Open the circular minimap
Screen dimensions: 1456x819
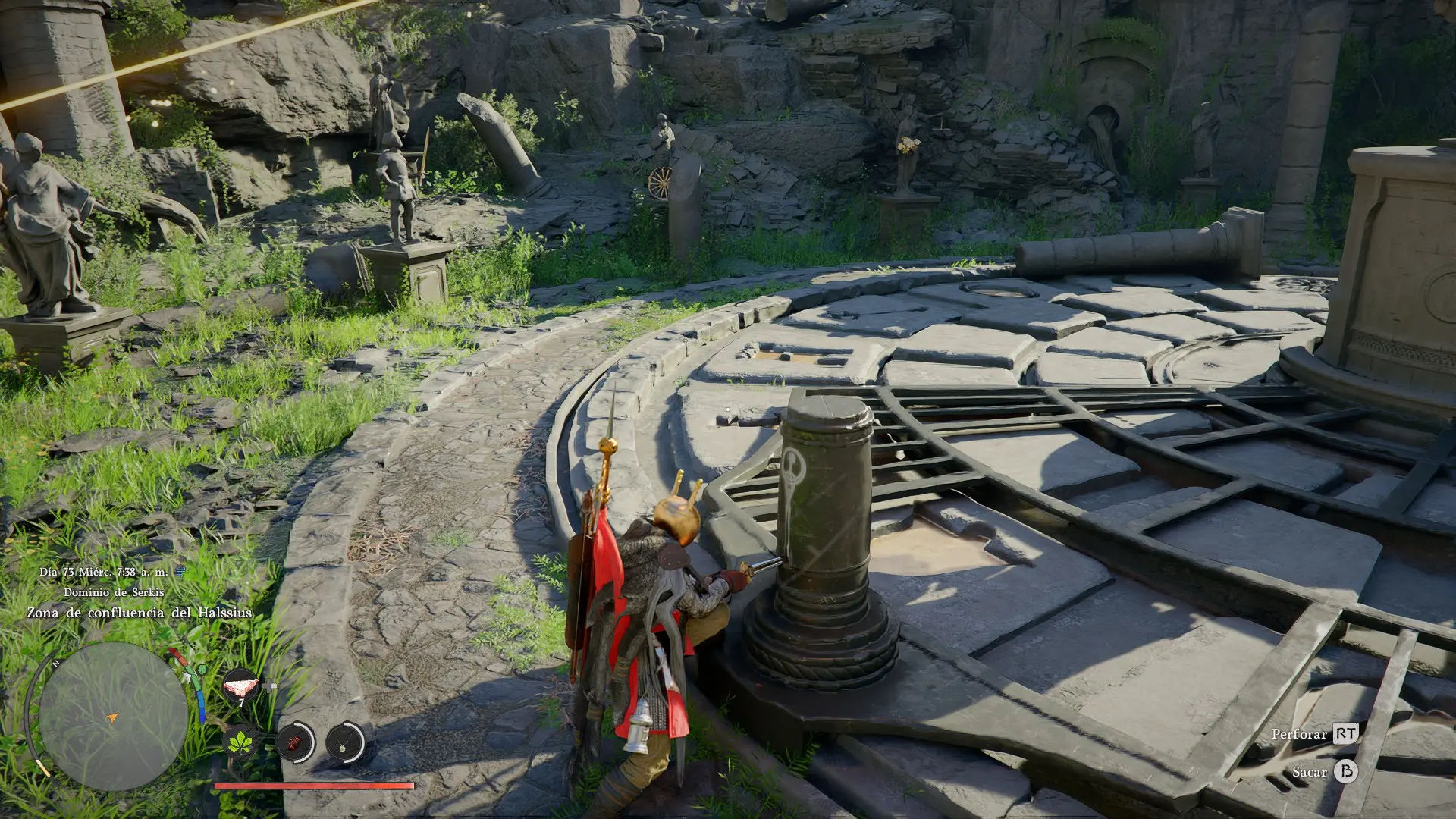(113, 716)
